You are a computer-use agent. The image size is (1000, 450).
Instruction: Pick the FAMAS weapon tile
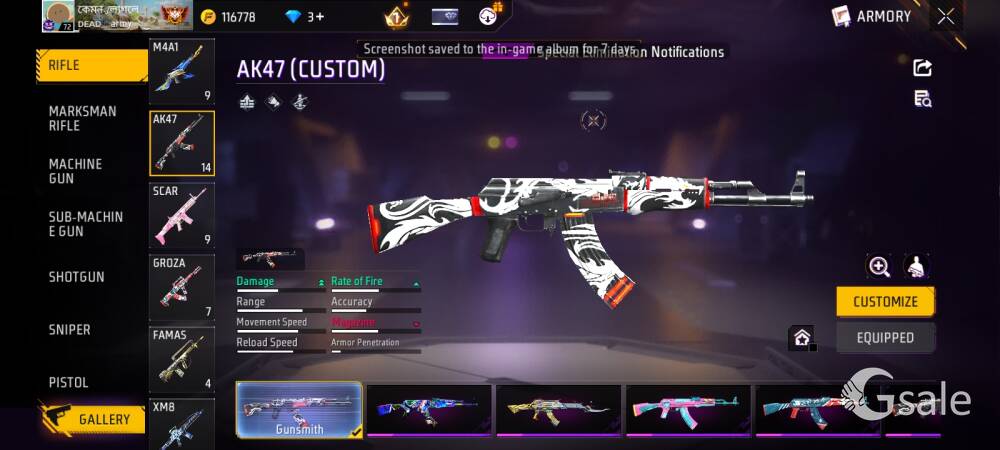(x=181, y=360)
